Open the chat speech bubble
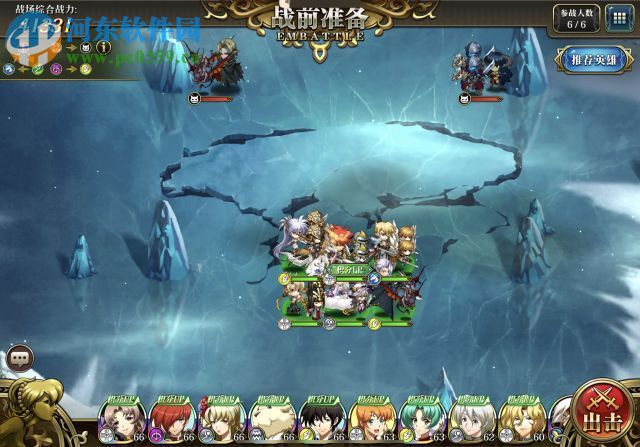Screen dimensions: 640x447 tap(19, 357)
